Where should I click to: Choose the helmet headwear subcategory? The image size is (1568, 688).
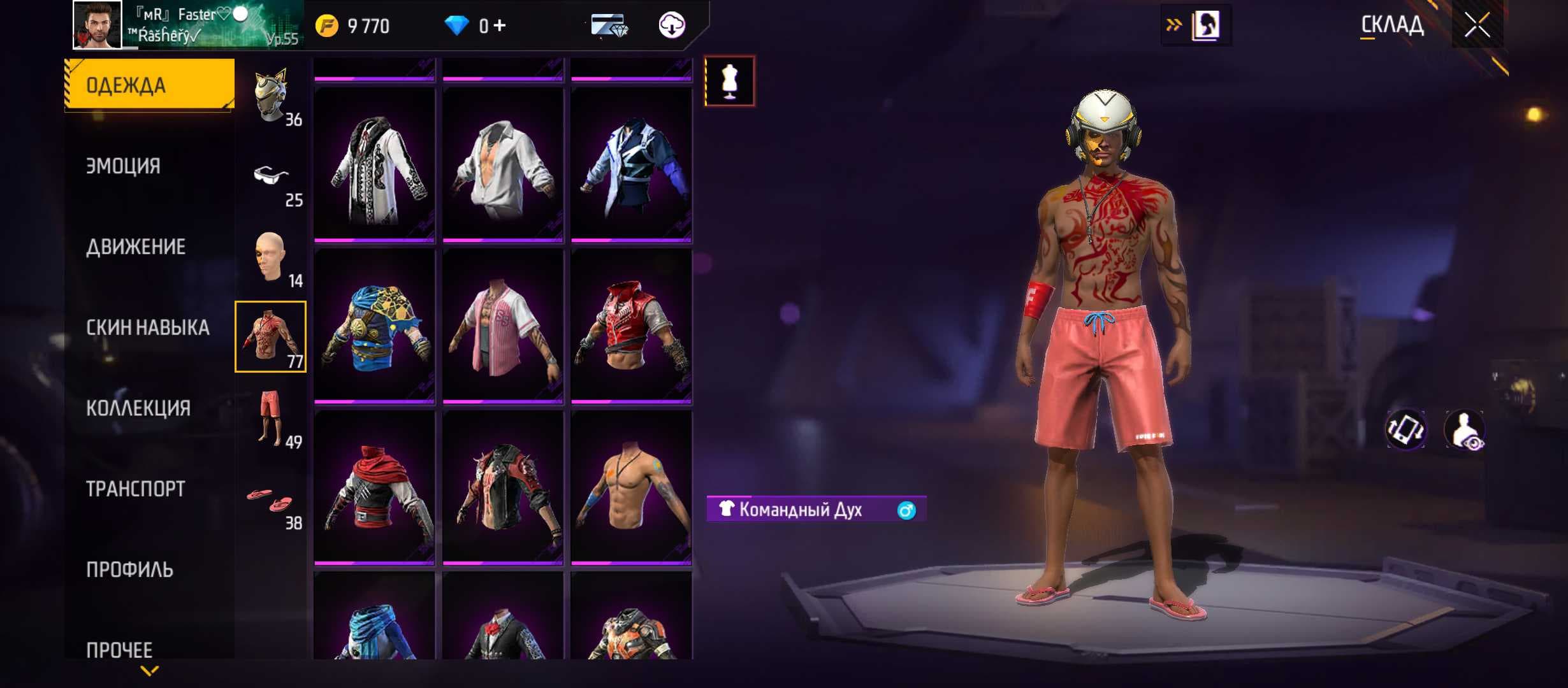coord(272,97)
